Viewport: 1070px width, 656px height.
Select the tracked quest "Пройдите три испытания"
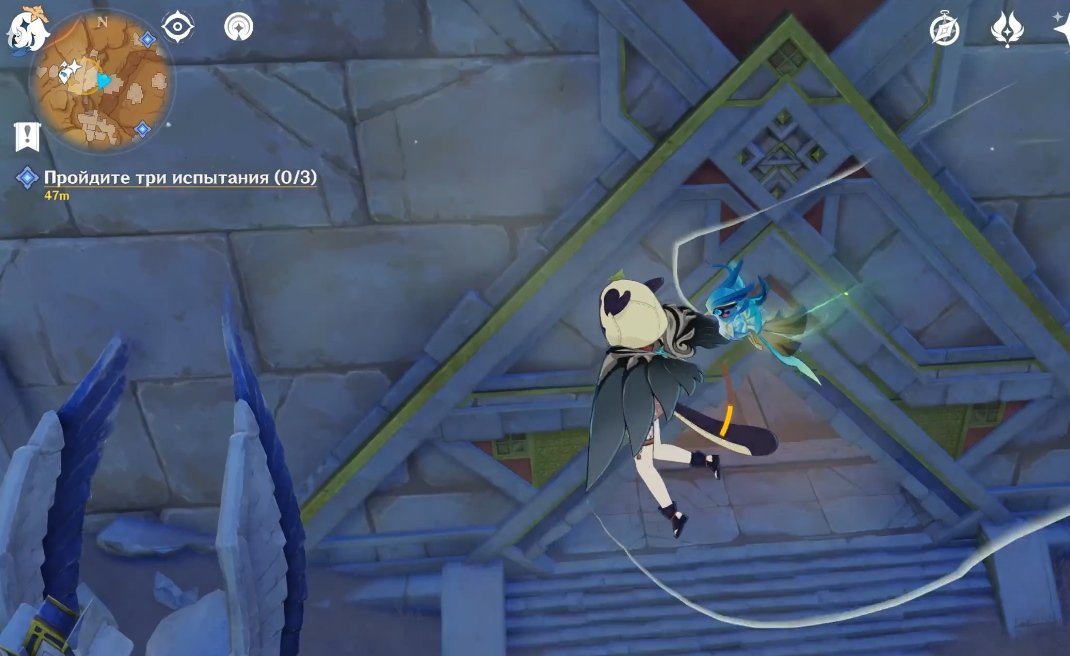click(x=180, y=178)
